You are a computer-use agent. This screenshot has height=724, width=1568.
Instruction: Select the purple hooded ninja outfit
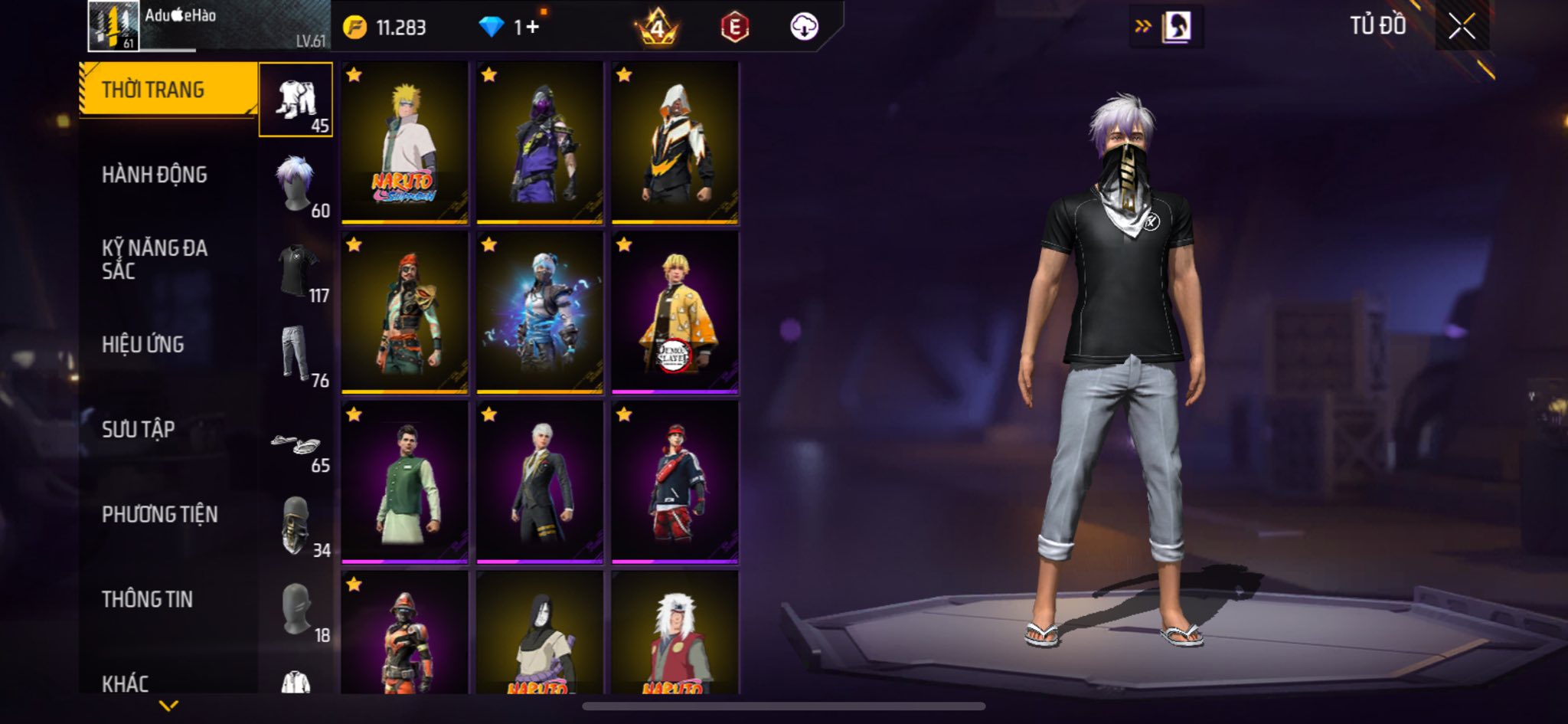coord(540,143)
